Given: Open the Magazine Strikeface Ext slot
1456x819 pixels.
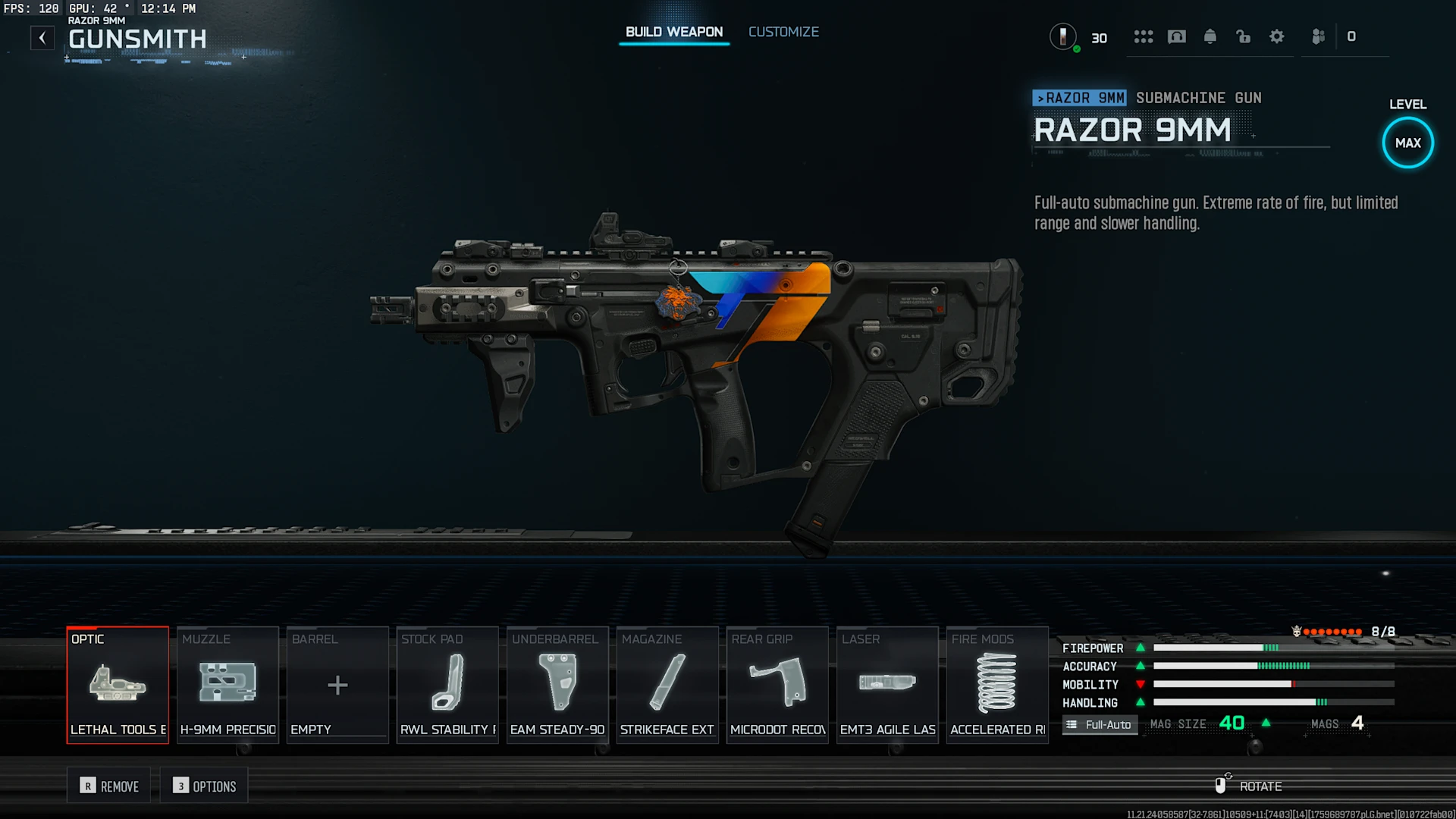Looking at the screenshot, I should click(667, 685).
